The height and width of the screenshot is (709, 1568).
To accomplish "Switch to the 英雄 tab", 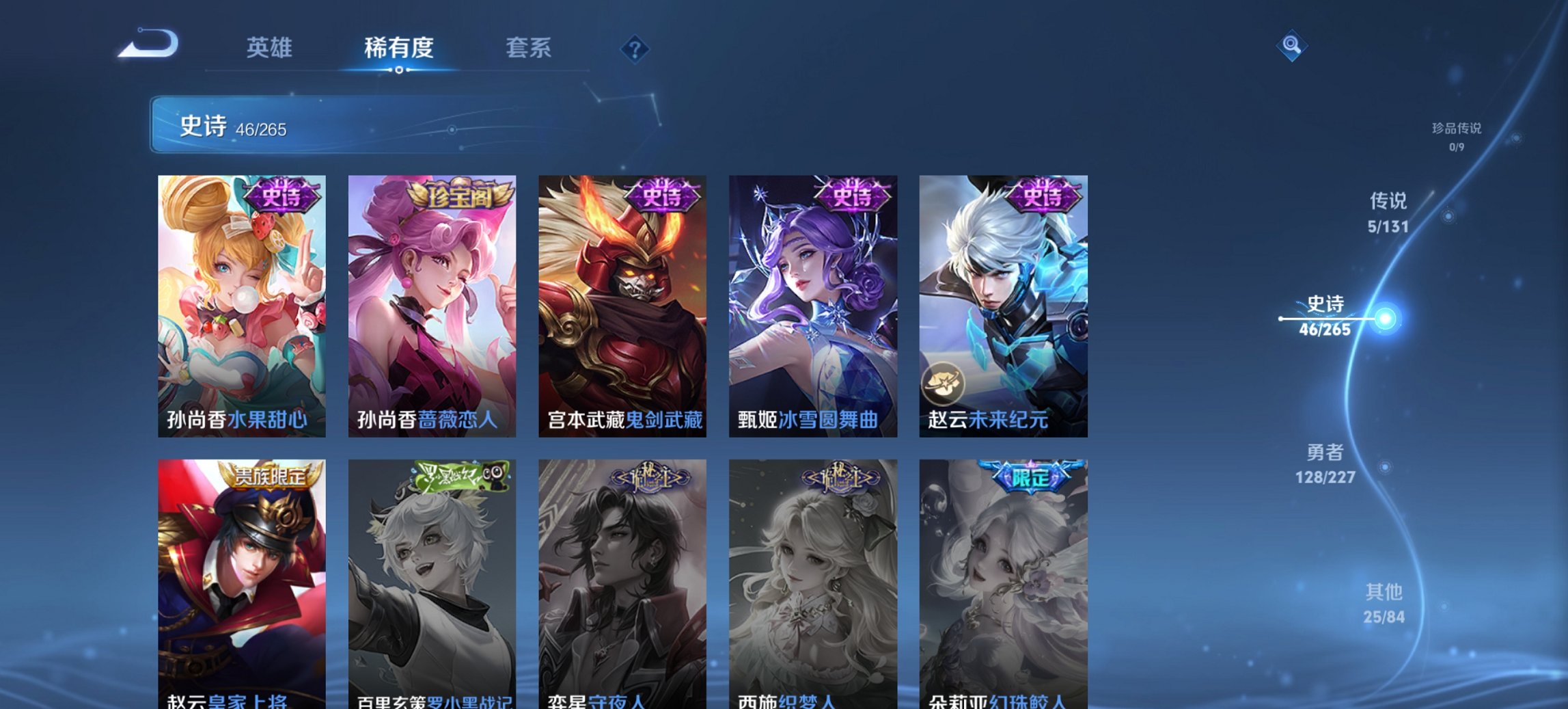I will (x=271, y=48).
